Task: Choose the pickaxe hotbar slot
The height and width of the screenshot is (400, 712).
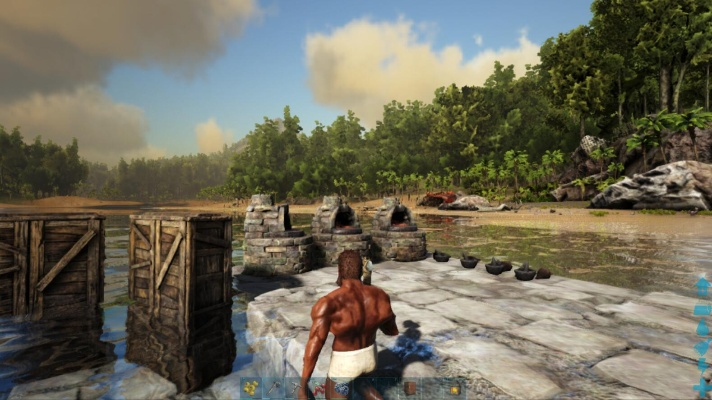Action: coord(295,387)
